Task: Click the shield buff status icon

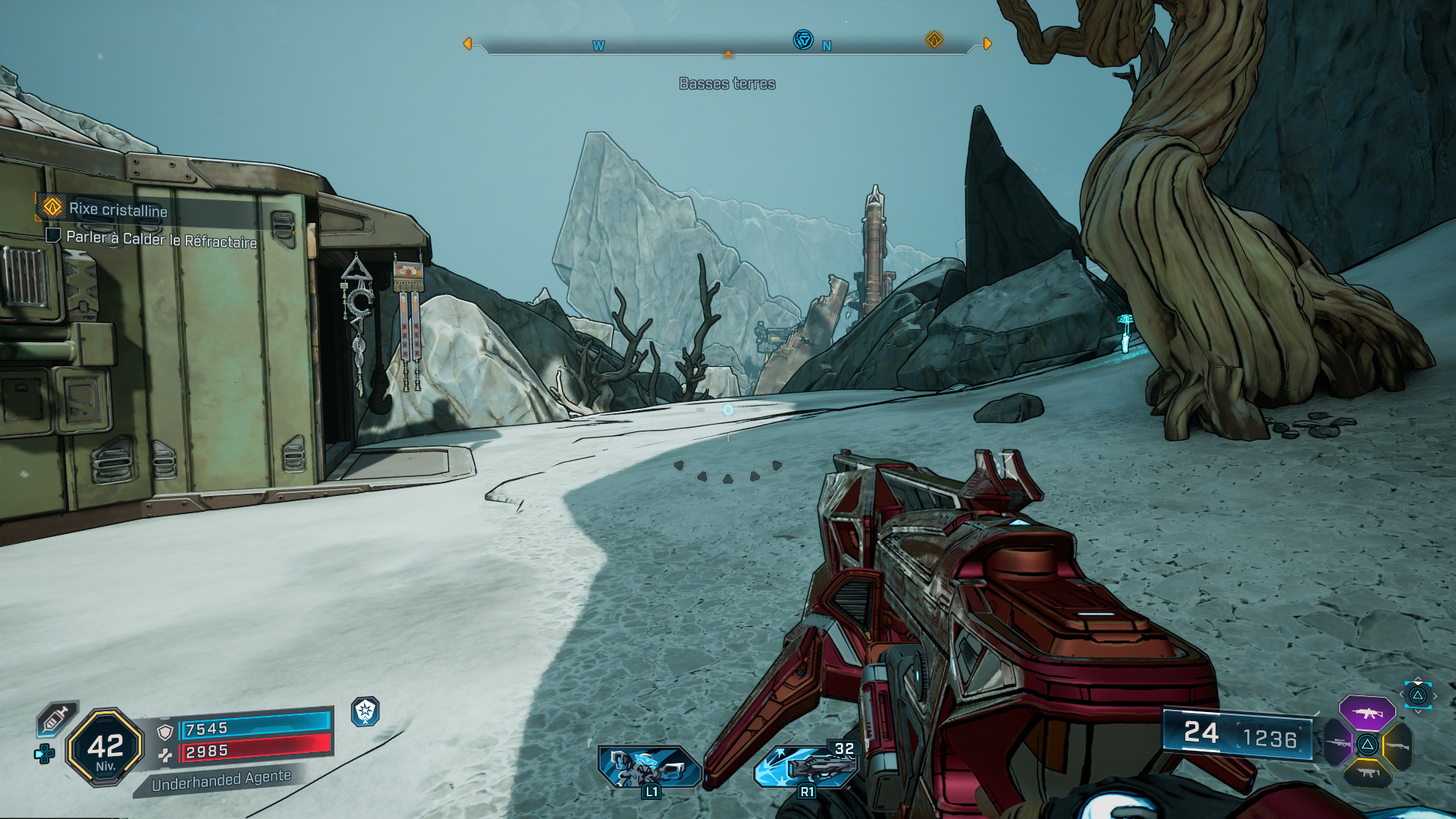Action: (x=366, y=711)
